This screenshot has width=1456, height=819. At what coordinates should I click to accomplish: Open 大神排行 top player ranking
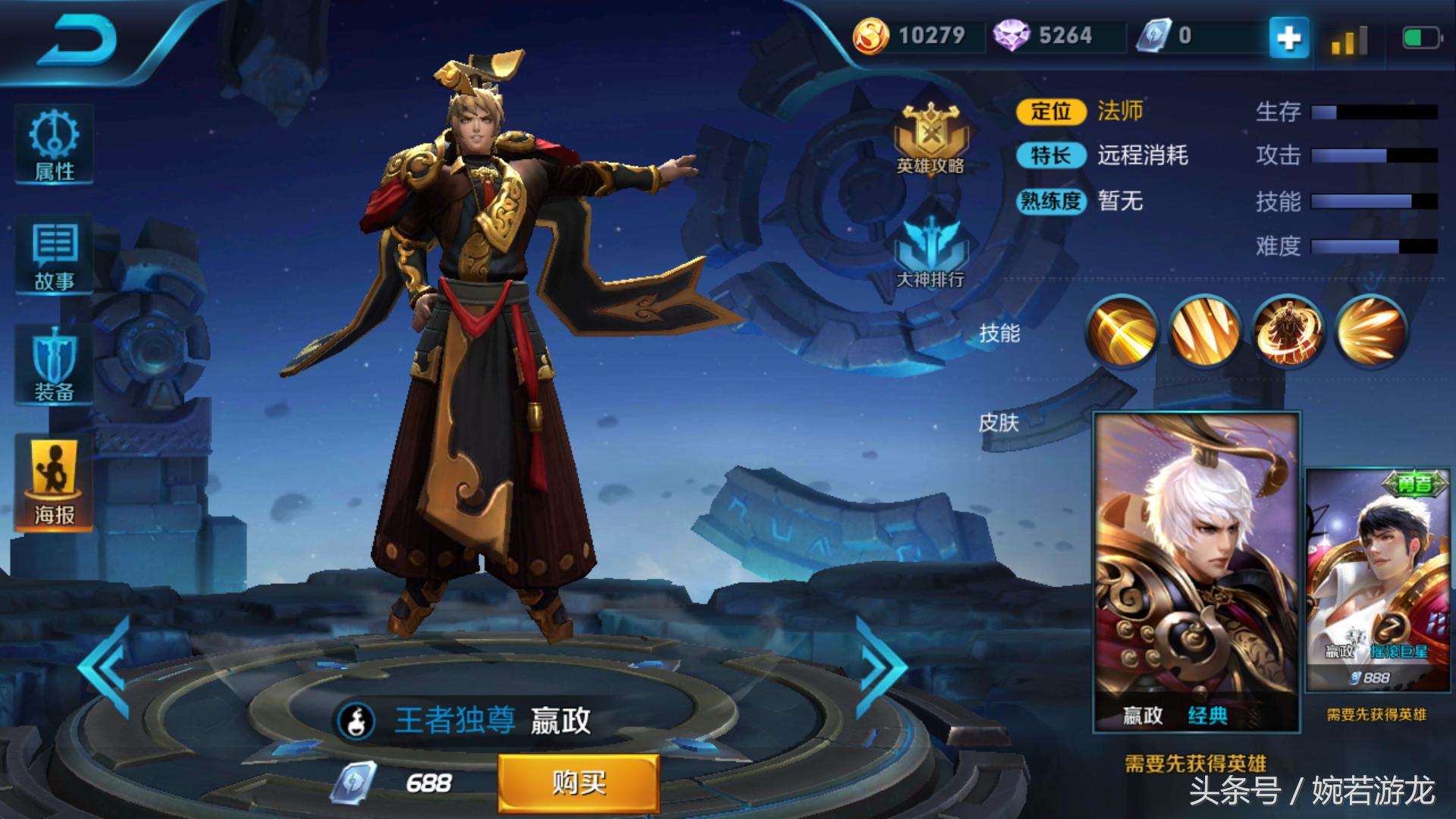click(930, 250)
